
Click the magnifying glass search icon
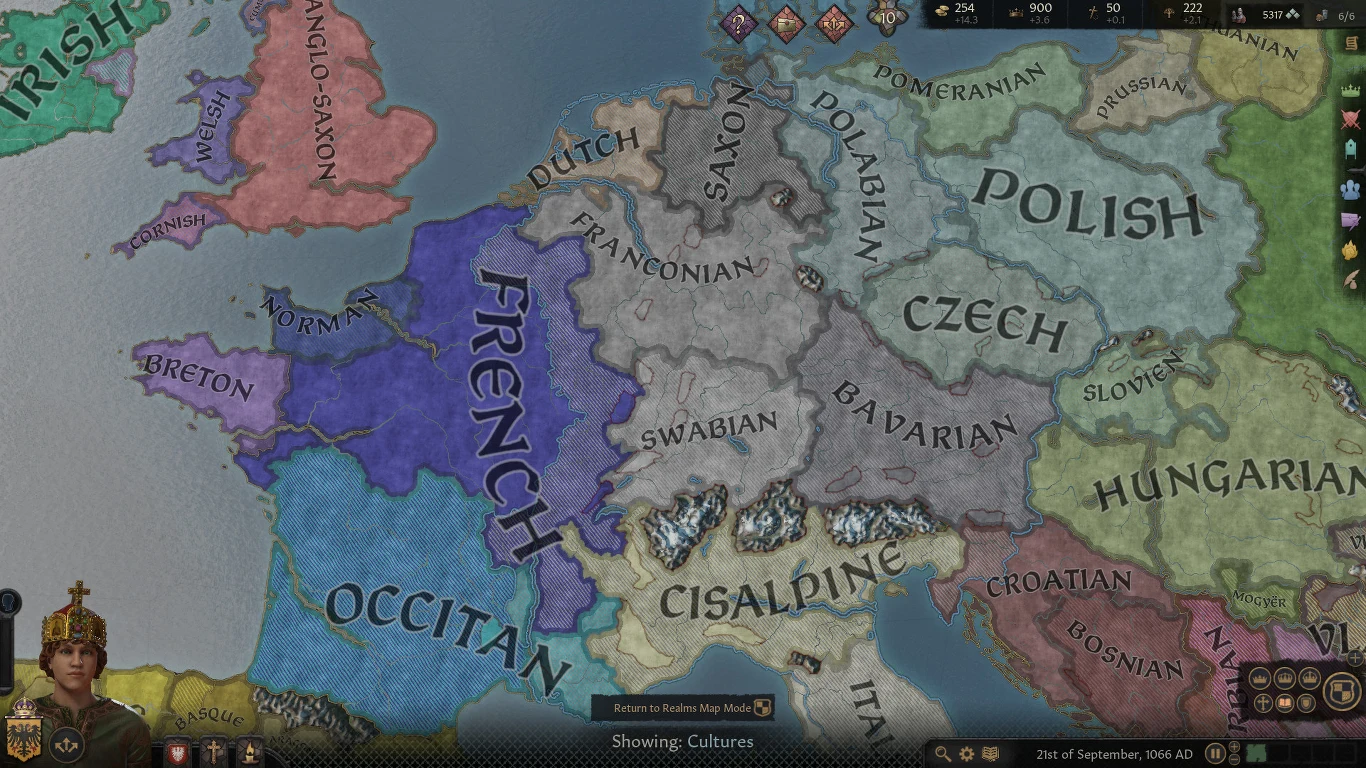click(x=942, y=753)
